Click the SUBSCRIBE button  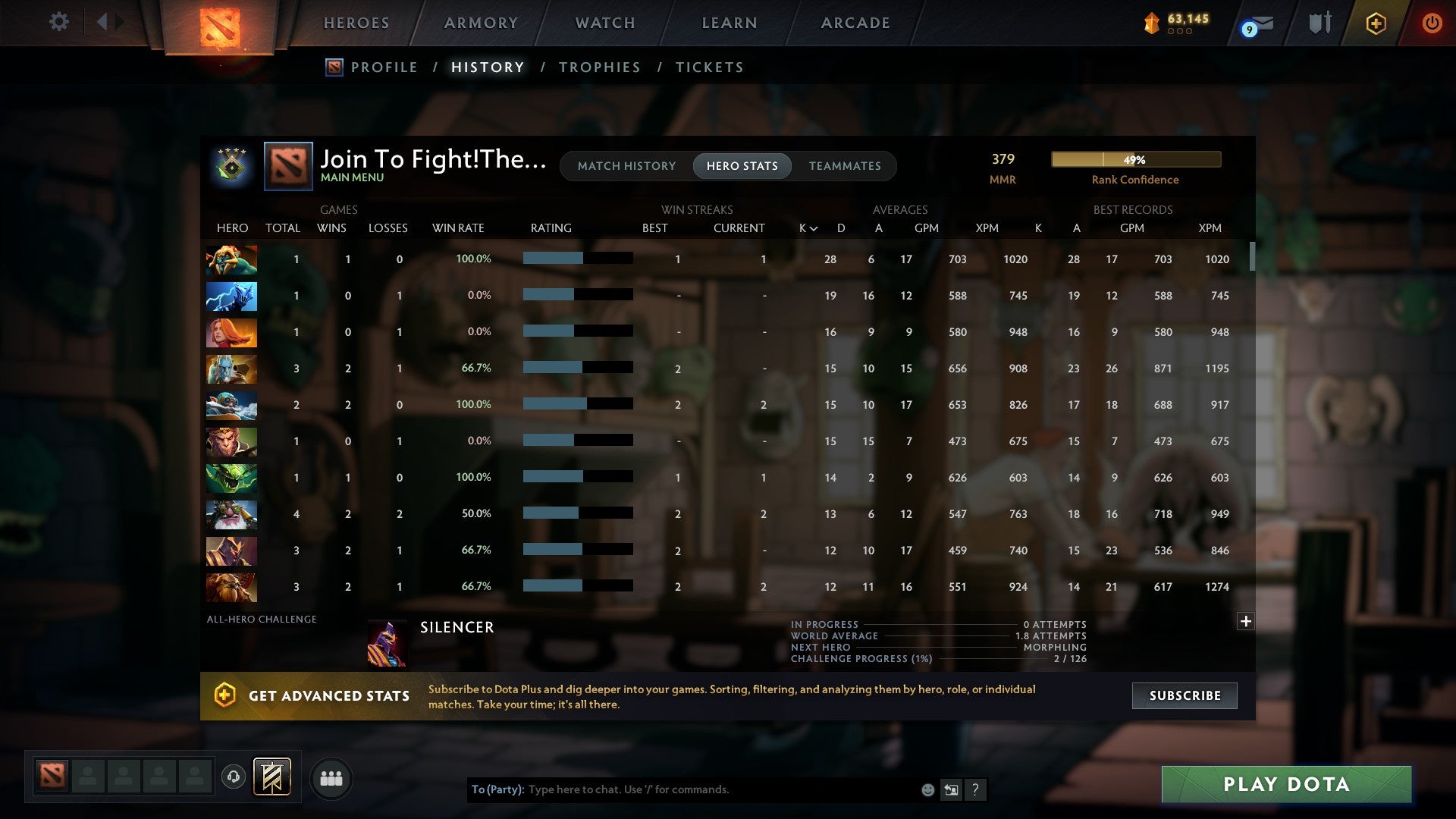[x=1184, y=695]
